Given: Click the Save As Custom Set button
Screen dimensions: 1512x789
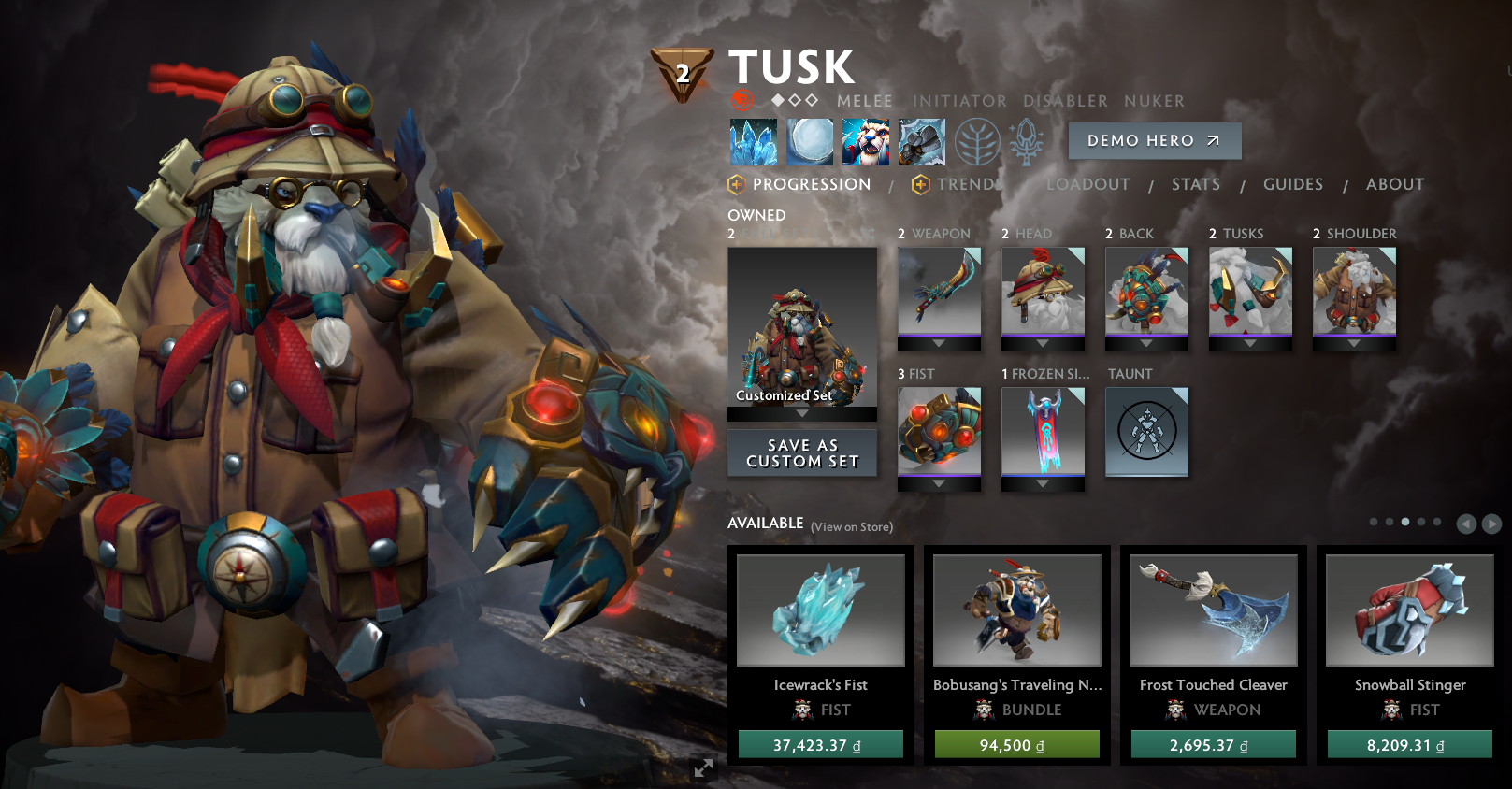Looking at the screenshot, I should pos(801,452).
